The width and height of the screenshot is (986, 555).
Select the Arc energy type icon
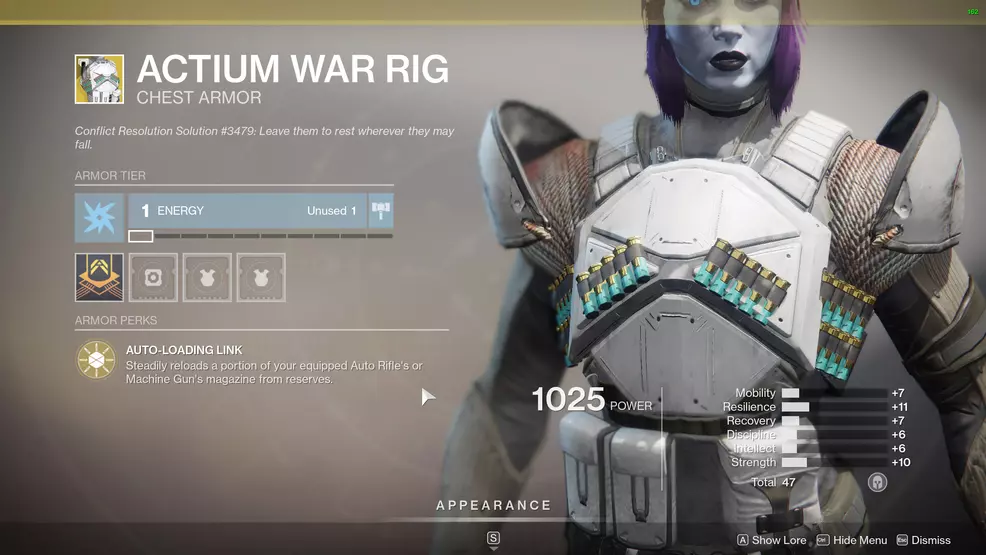pyautogui.click(x=99, y=218)
